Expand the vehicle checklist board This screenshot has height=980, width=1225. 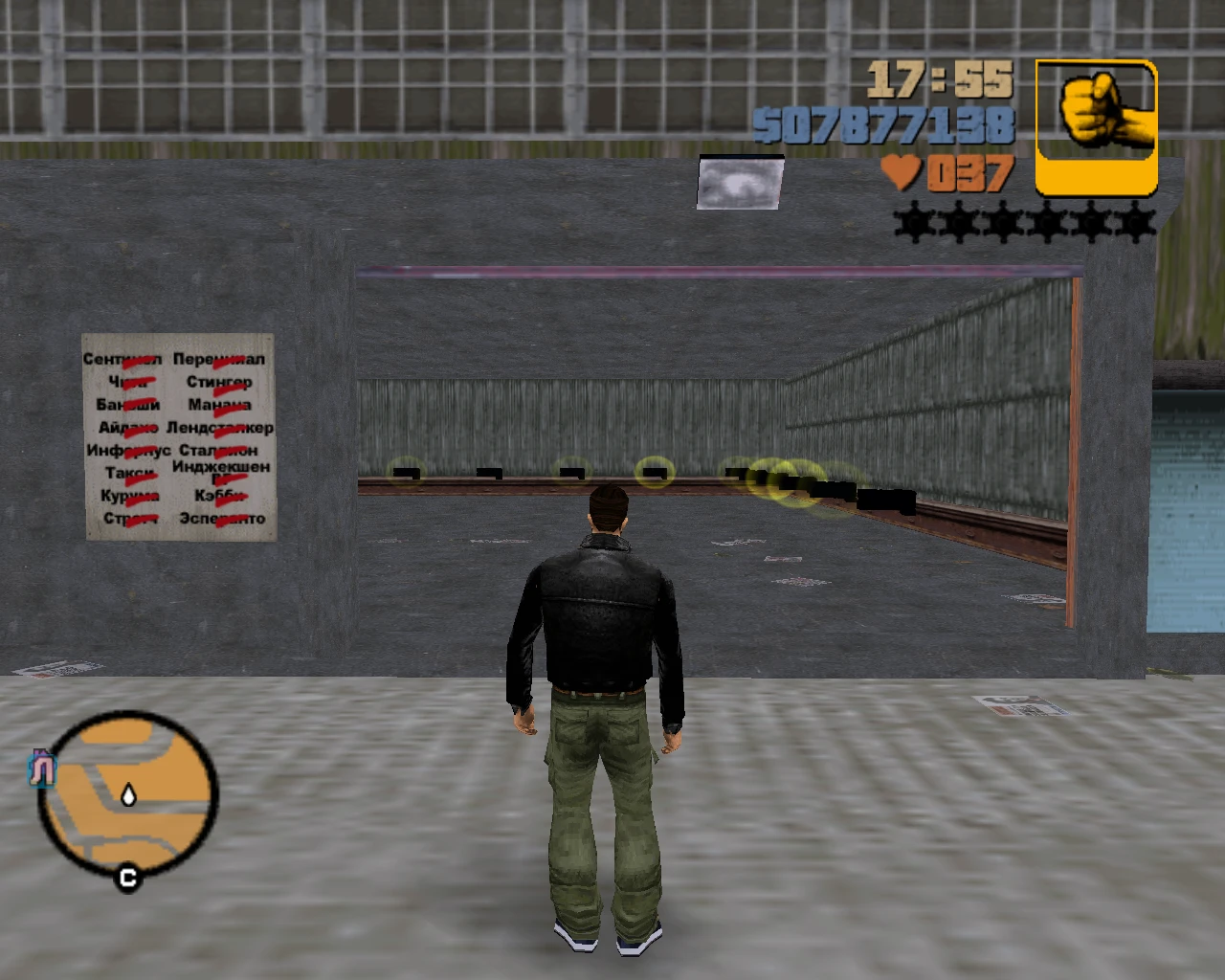pyautogui.click(x=177, y=438)
